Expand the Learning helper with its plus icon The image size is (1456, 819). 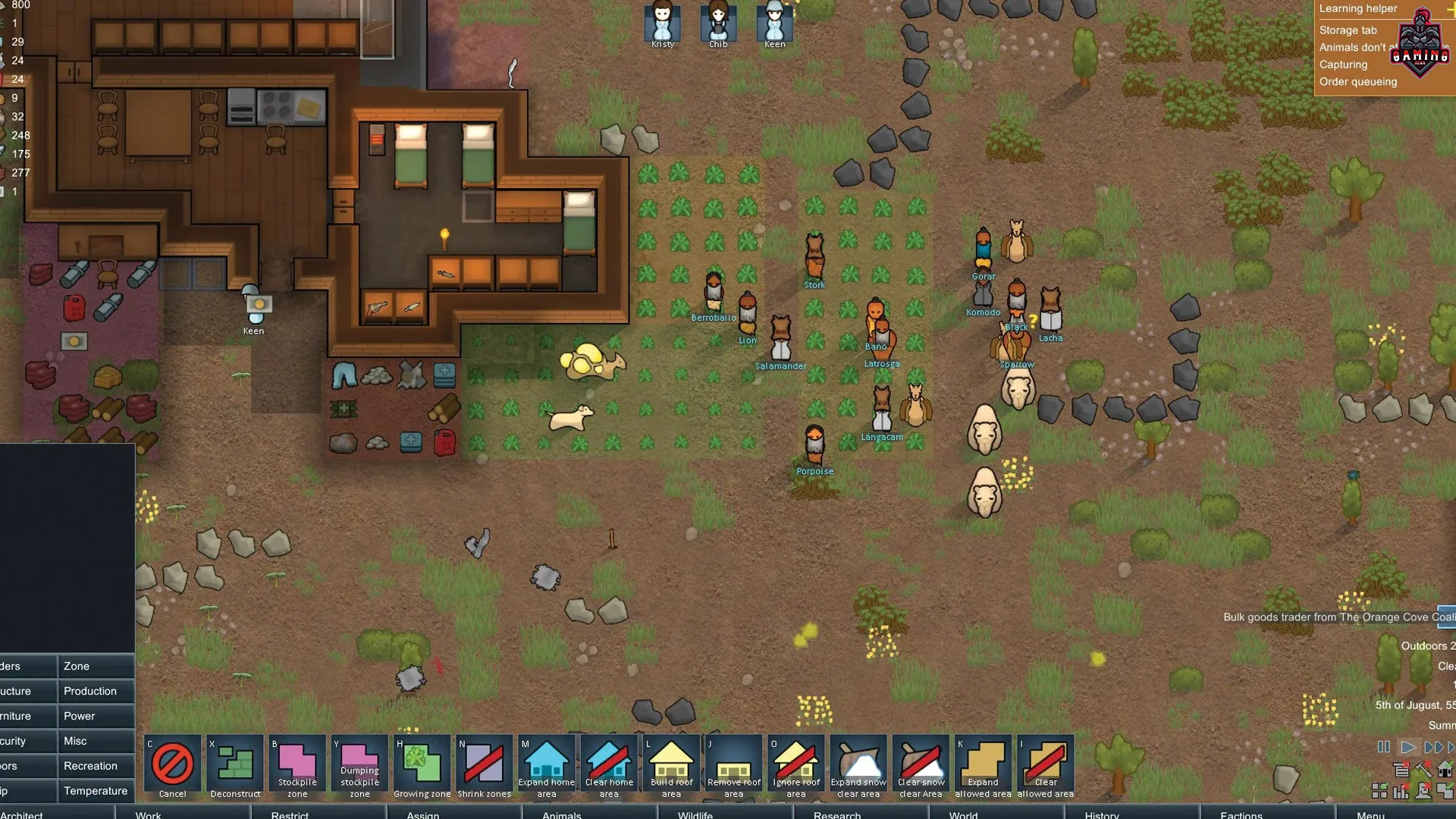pyautogui.click(x=1451, y=11)
